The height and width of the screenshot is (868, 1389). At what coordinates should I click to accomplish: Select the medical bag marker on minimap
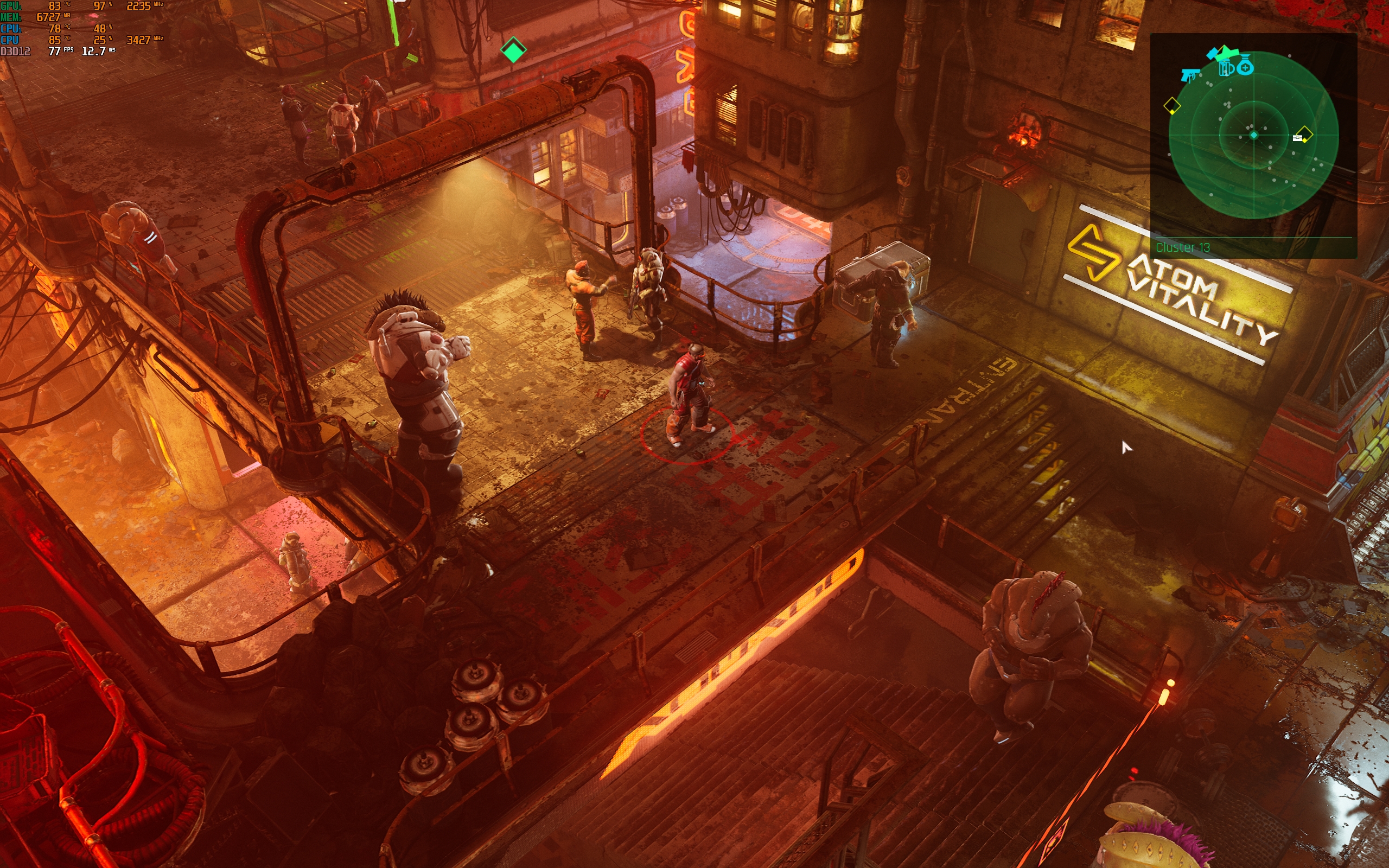tap(1245, 67)
